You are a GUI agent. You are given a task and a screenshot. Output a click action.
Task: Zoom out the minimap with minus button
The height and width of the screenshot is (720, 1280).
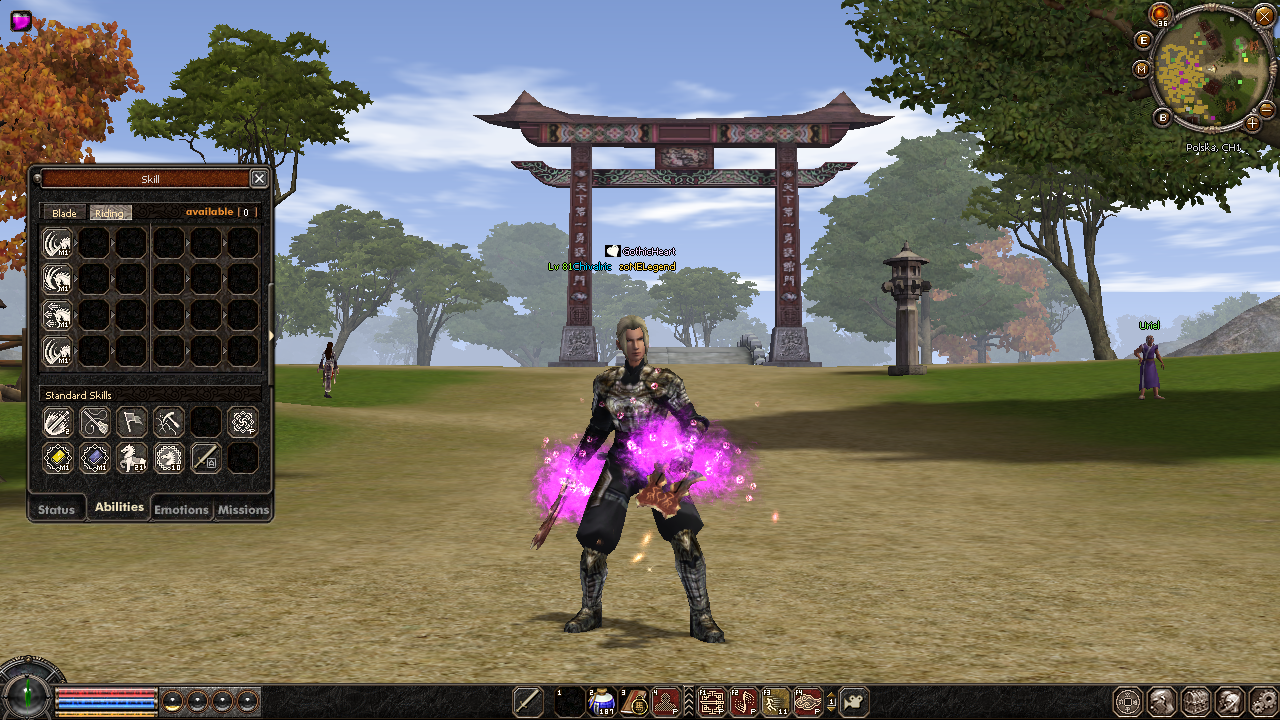pyautogui.click(x=1266, y=108)
